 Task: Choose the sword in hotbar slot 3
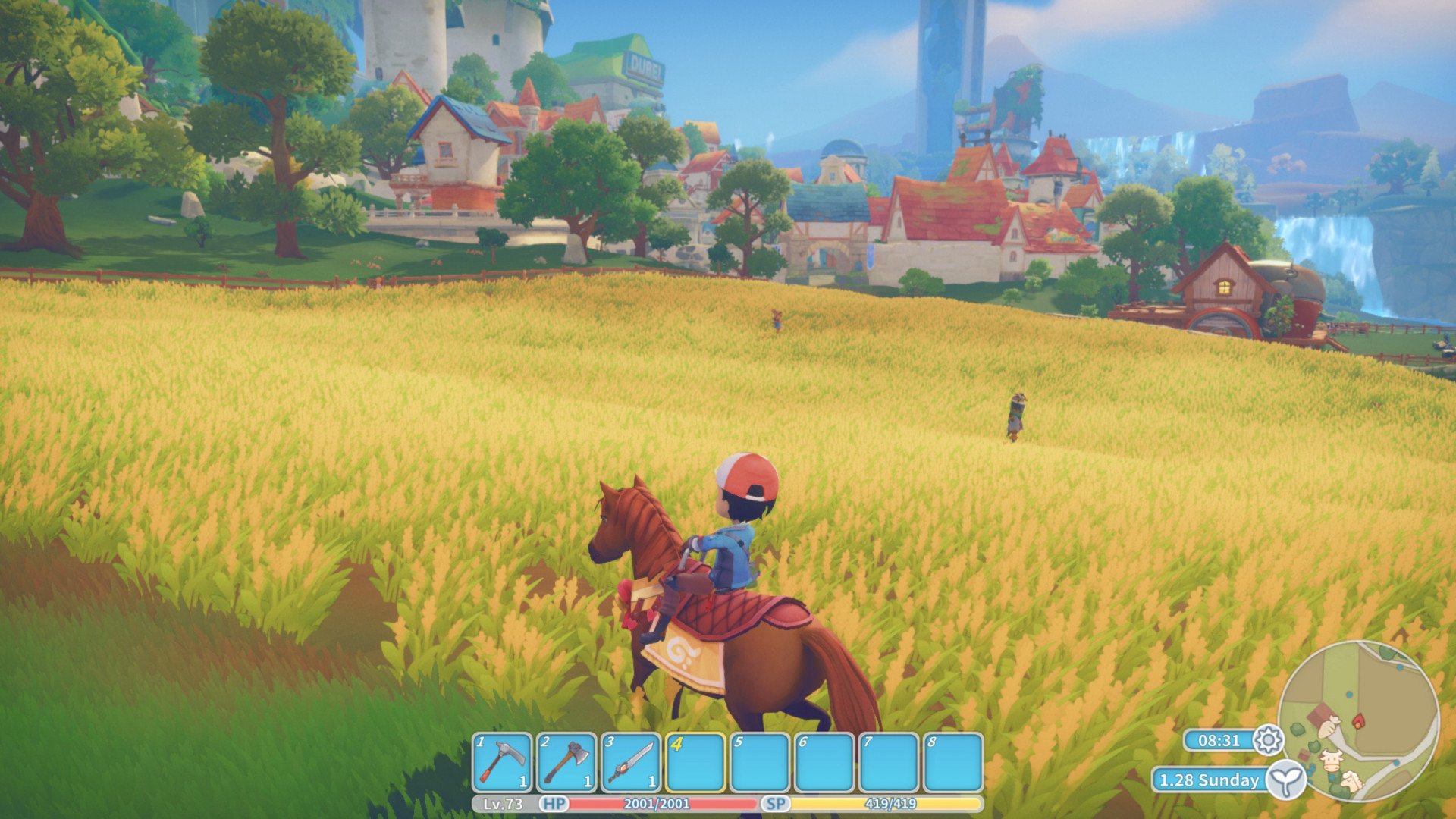[631, 762]
